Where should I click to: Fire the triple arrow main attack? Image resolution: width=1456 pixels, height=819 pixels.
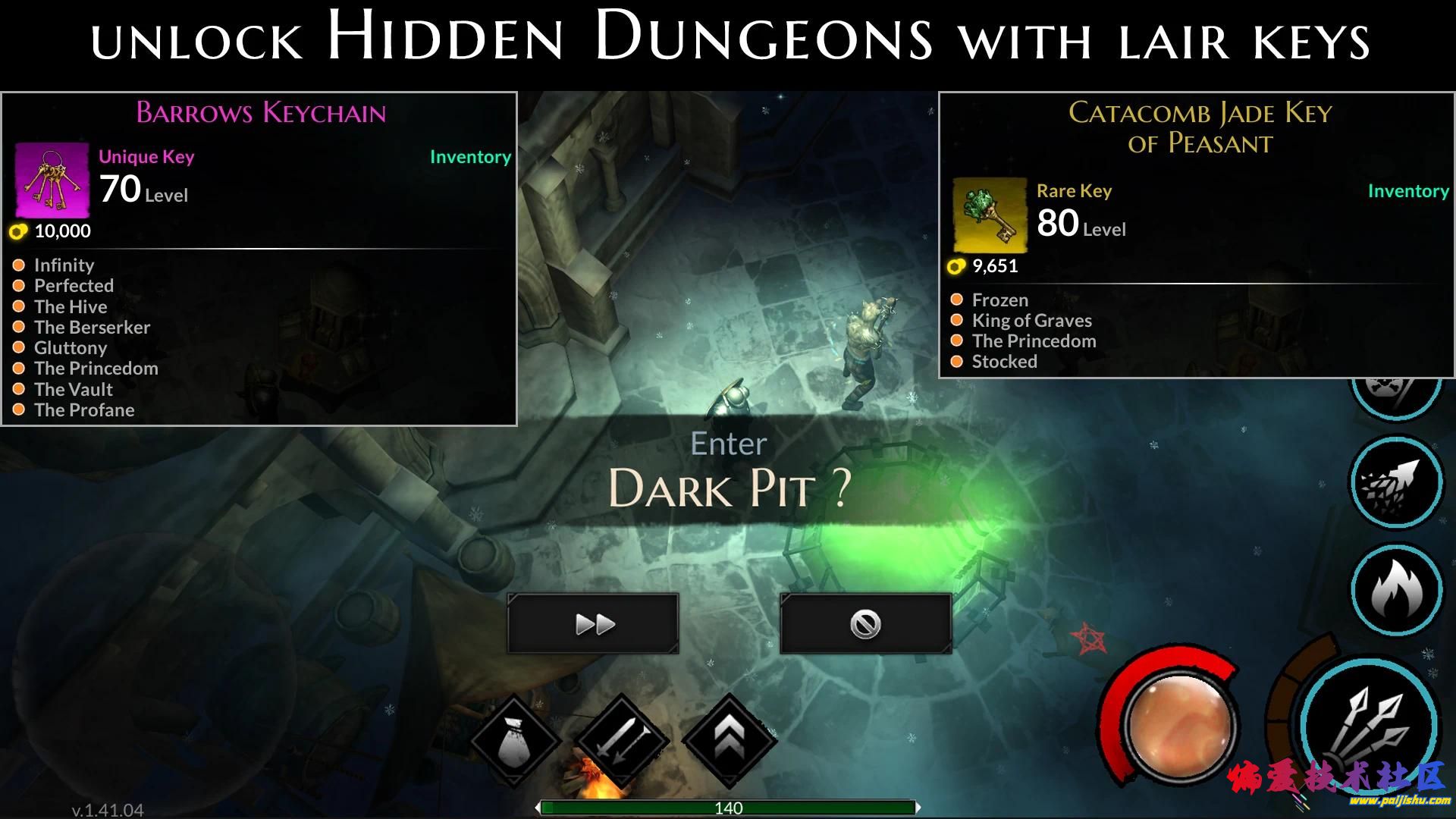point(1371,724)
